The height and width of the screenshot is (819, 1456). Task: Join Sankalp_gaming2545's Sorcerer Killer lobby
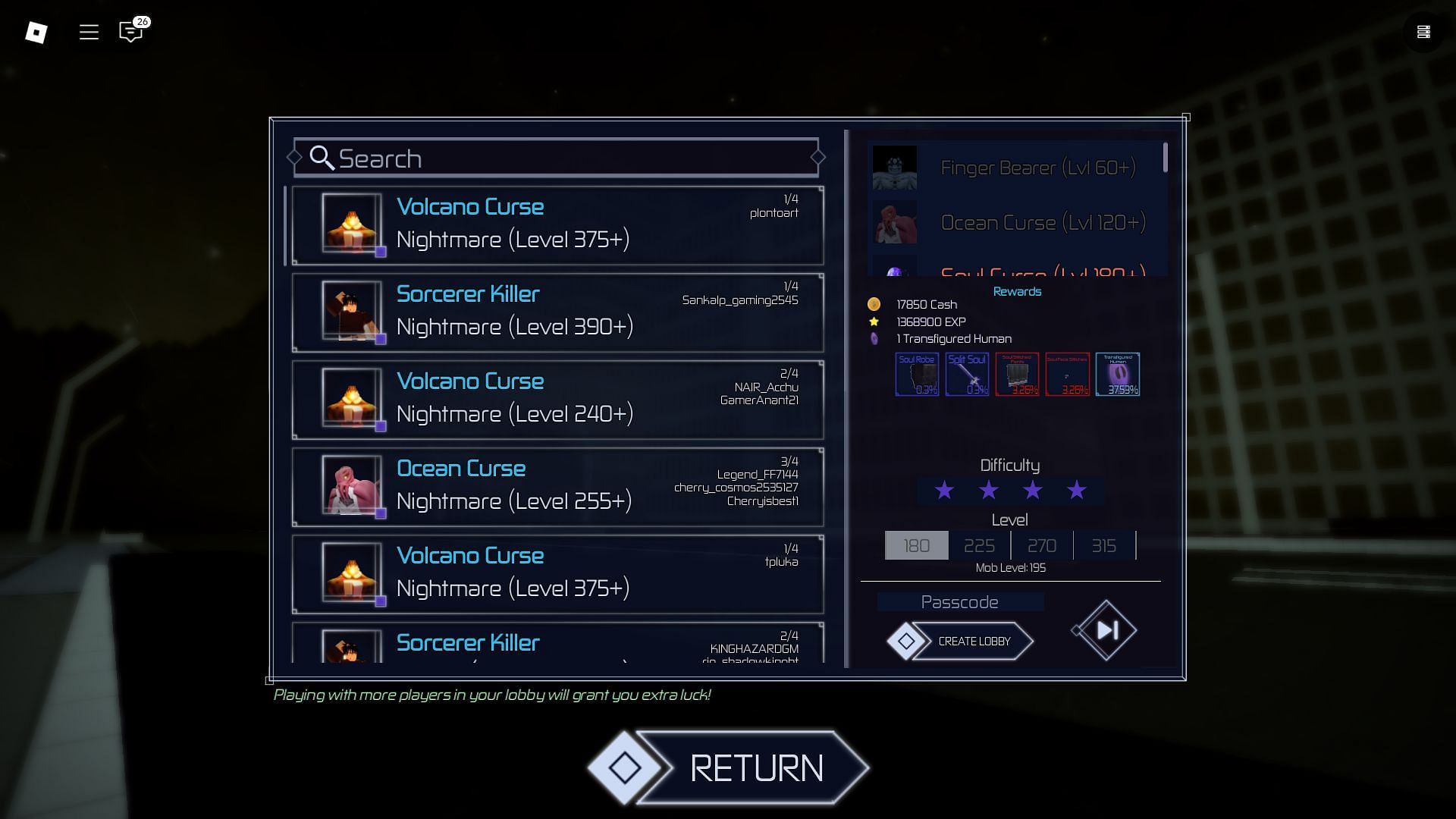pyautogui.click(x=557, y=312)
